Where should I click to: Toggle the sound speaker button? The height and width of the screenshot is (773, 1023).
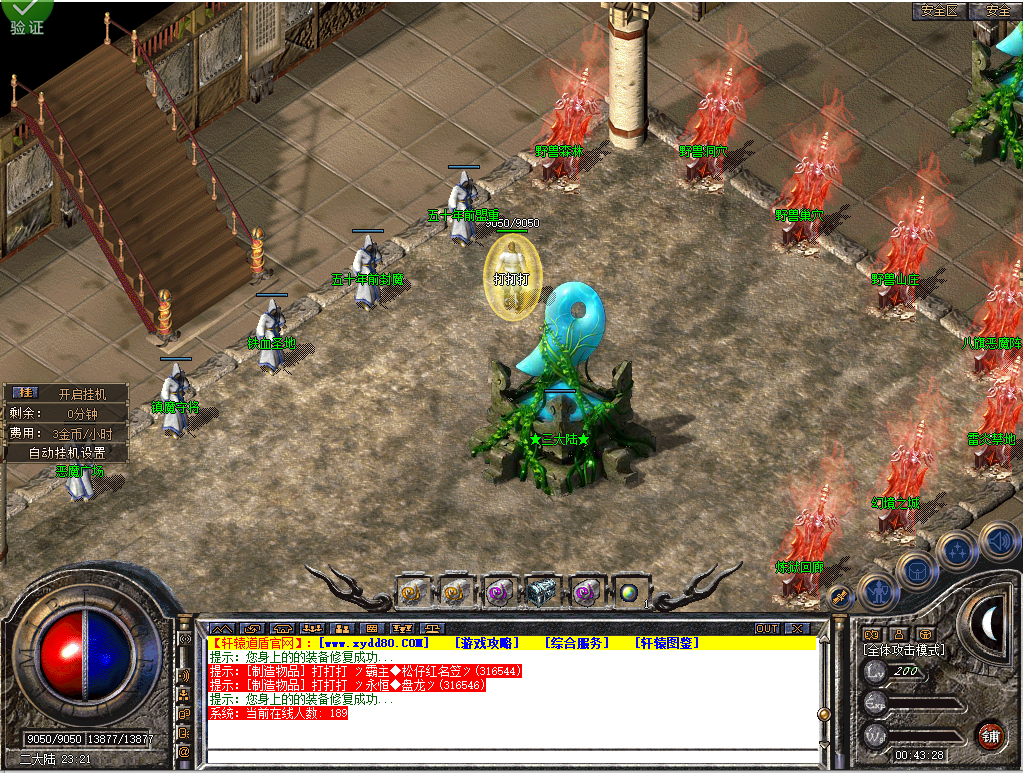click(x=998, y=541)
